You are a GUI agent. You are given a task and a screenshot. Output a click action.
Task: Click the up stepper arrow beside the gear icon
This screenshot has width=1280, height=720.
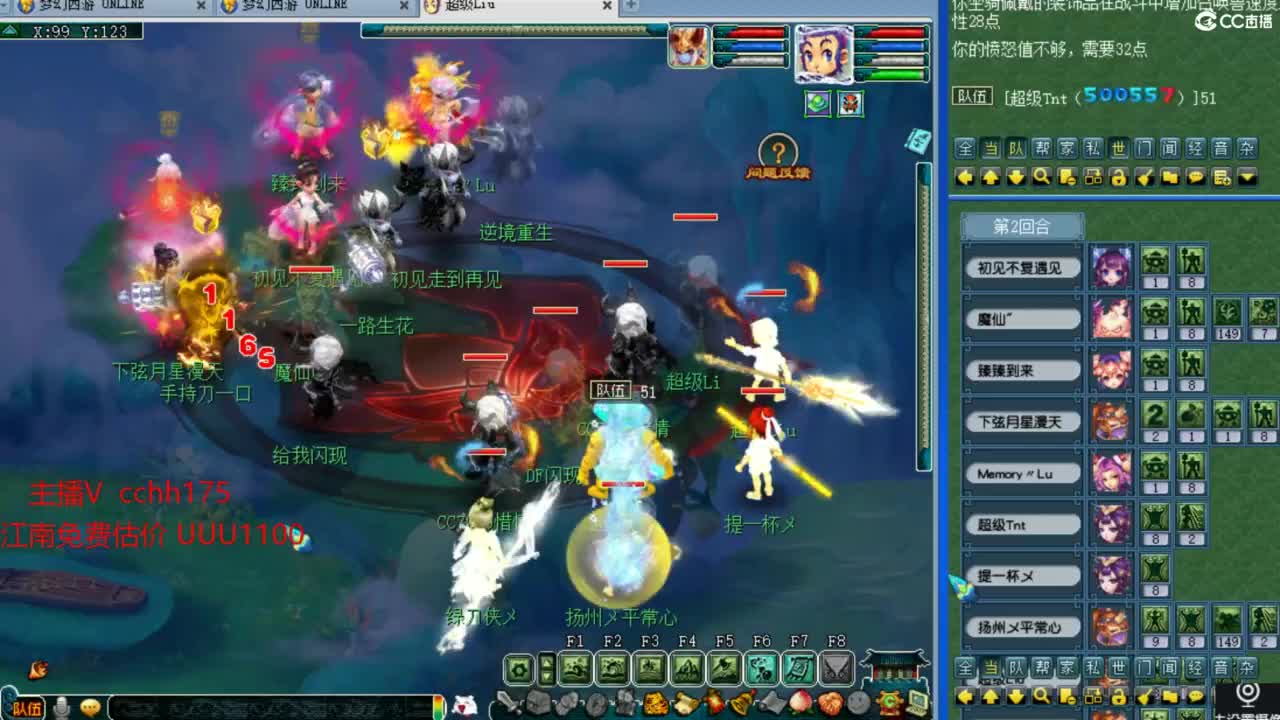546,661
